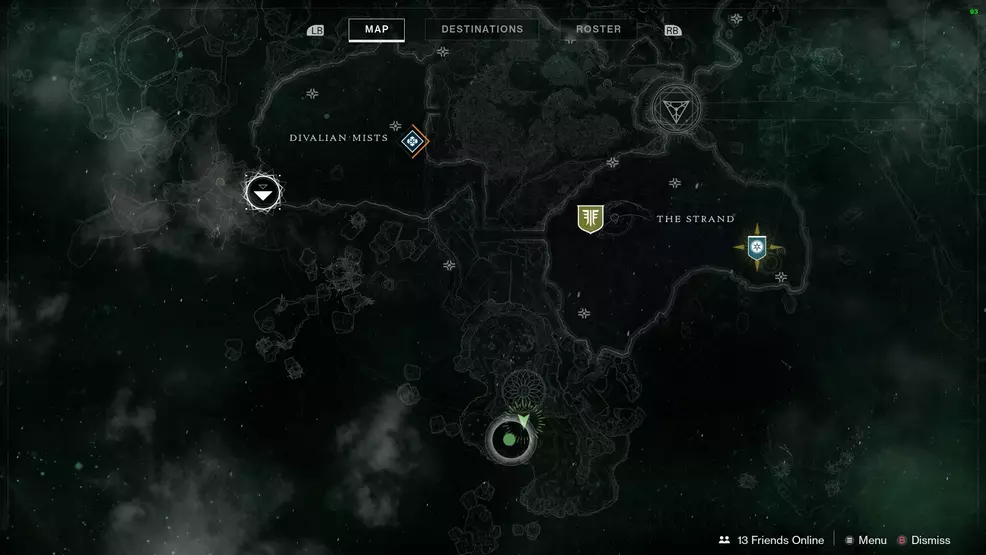Click the circular triangle emblem node

(676, 108)
